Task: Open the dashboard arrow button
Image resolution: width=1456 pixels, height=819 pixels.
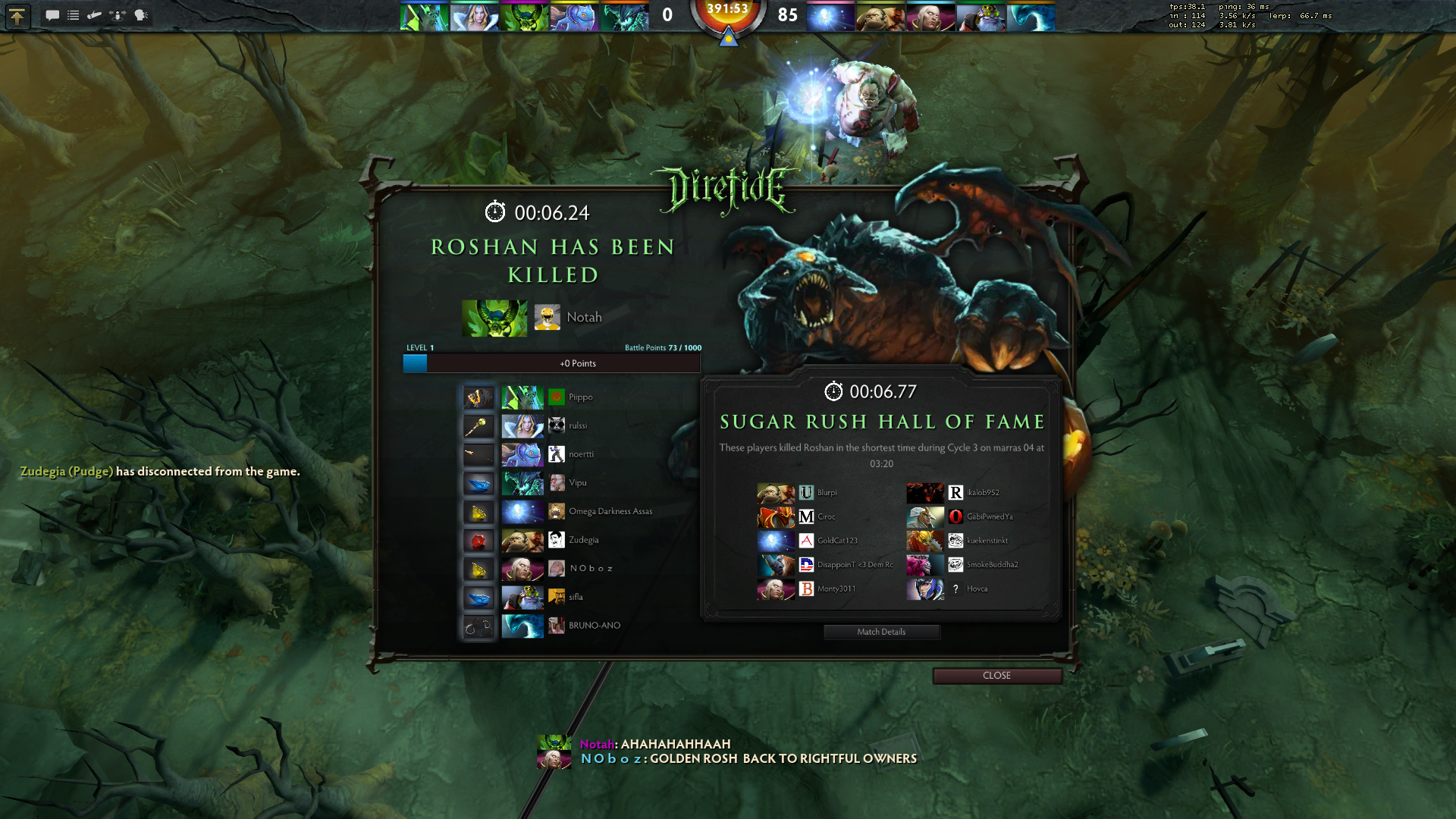Action: point(17,16)
